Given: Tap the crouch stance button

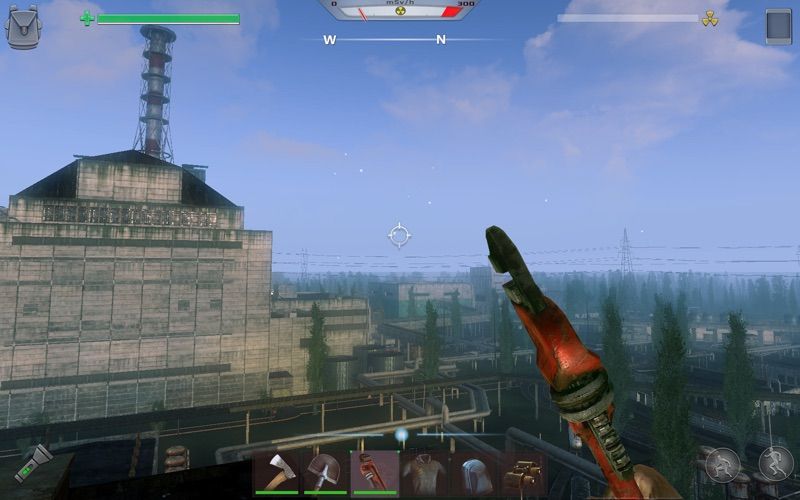Looking at the screenshot, I should pos(722,464).
